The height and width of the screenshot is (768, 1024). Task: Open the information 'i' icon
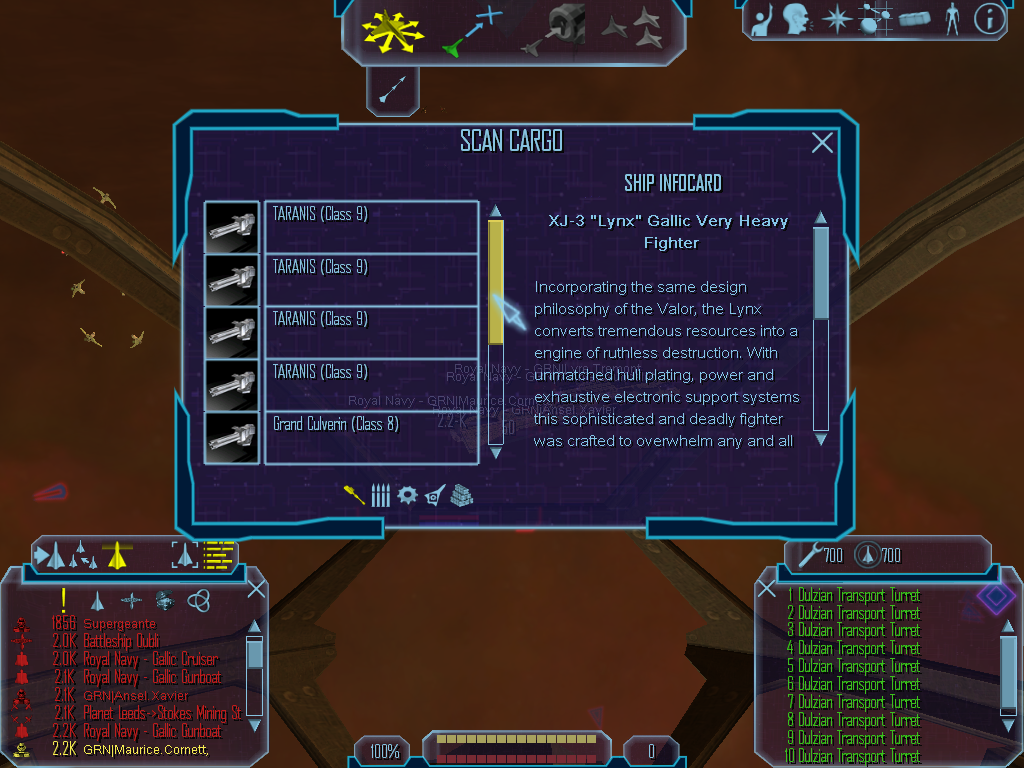click(x=989, y=19)
